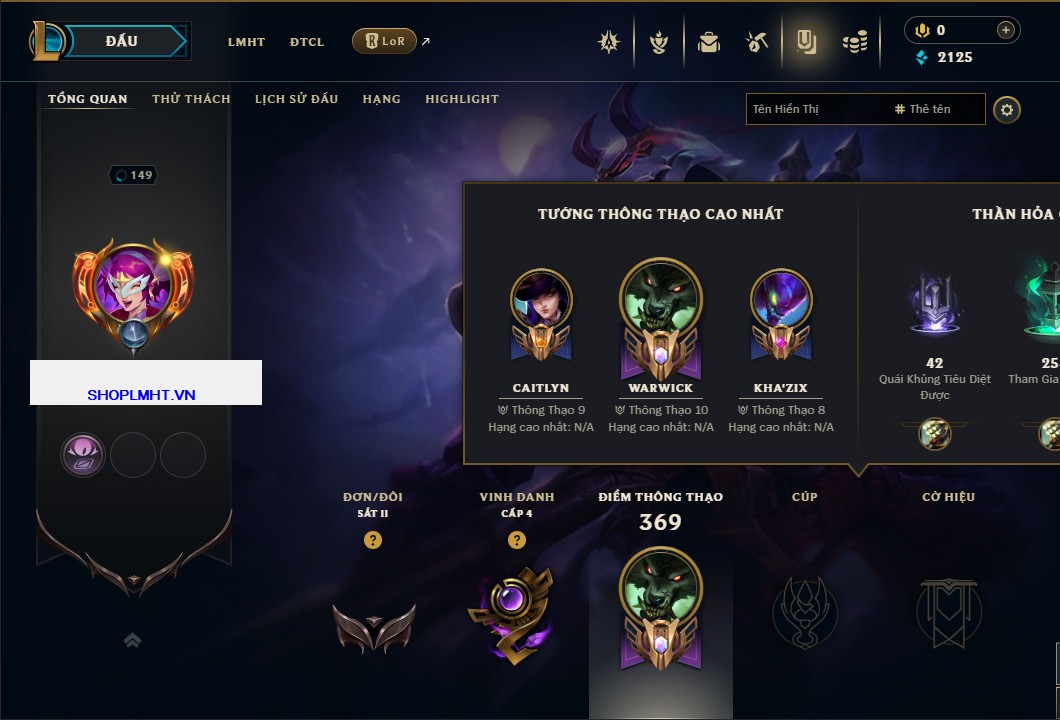Select Kha'Zix's mastery champion portrait
The image size is (1060, 720).
(x=781, y=301)
